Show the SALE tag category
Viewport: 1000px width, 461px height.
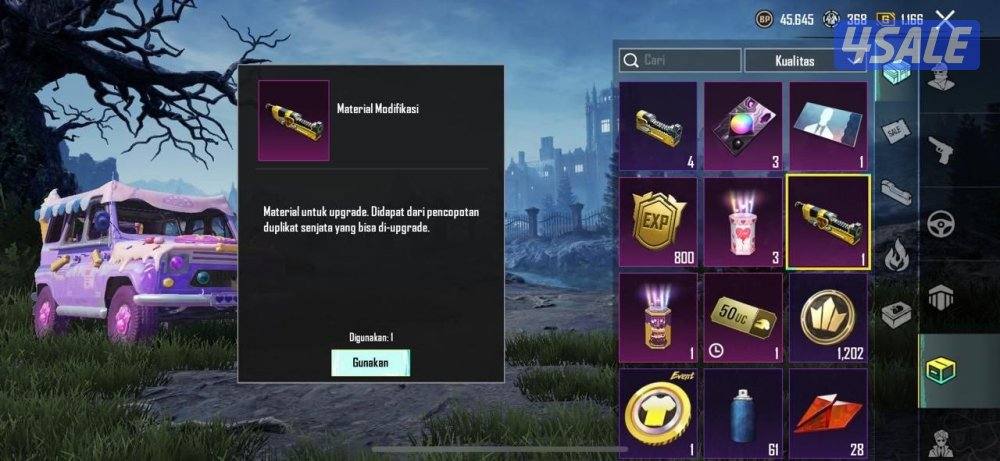click(896, 132)
